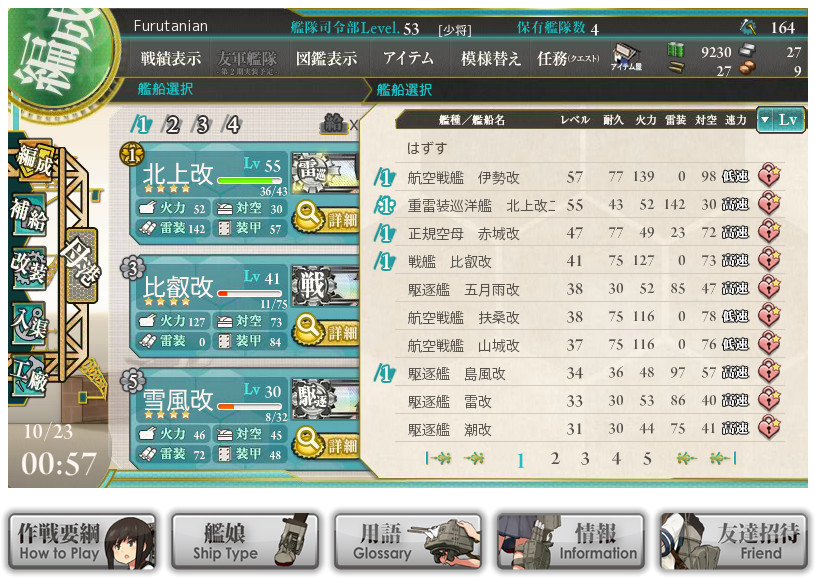The height and width of the screenshot is (578, 815).
Task: Open the 任務 quest menu
Action: 567,59
